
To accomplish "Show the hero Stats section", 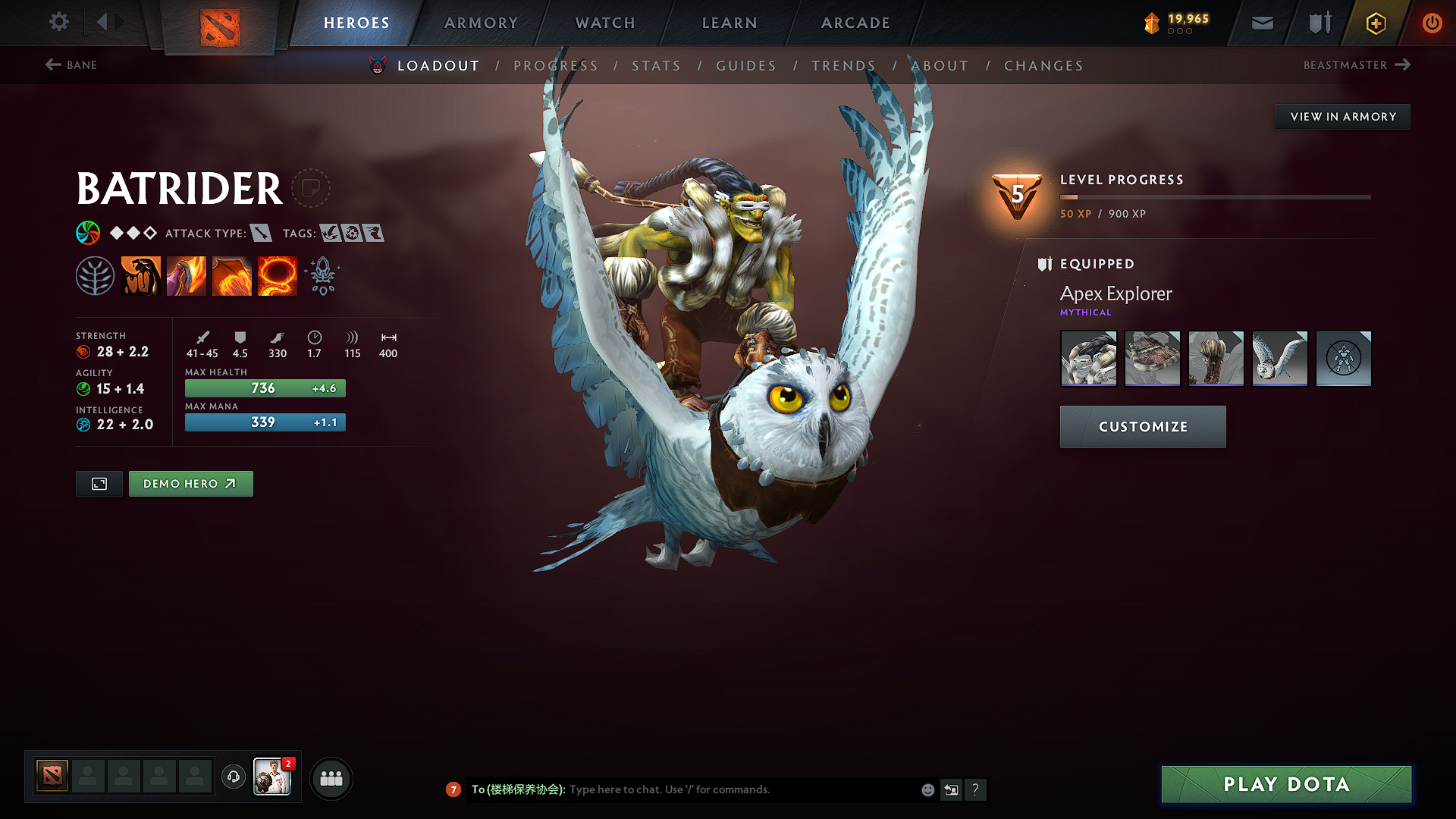I will tap(656, 66).
